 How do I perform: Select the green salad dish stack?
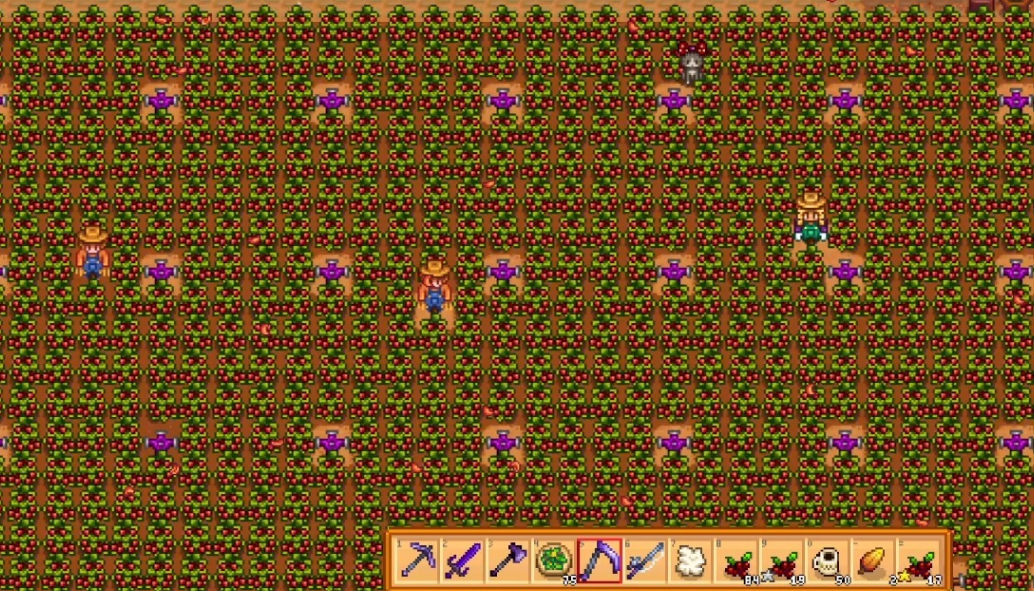point(553,560)
